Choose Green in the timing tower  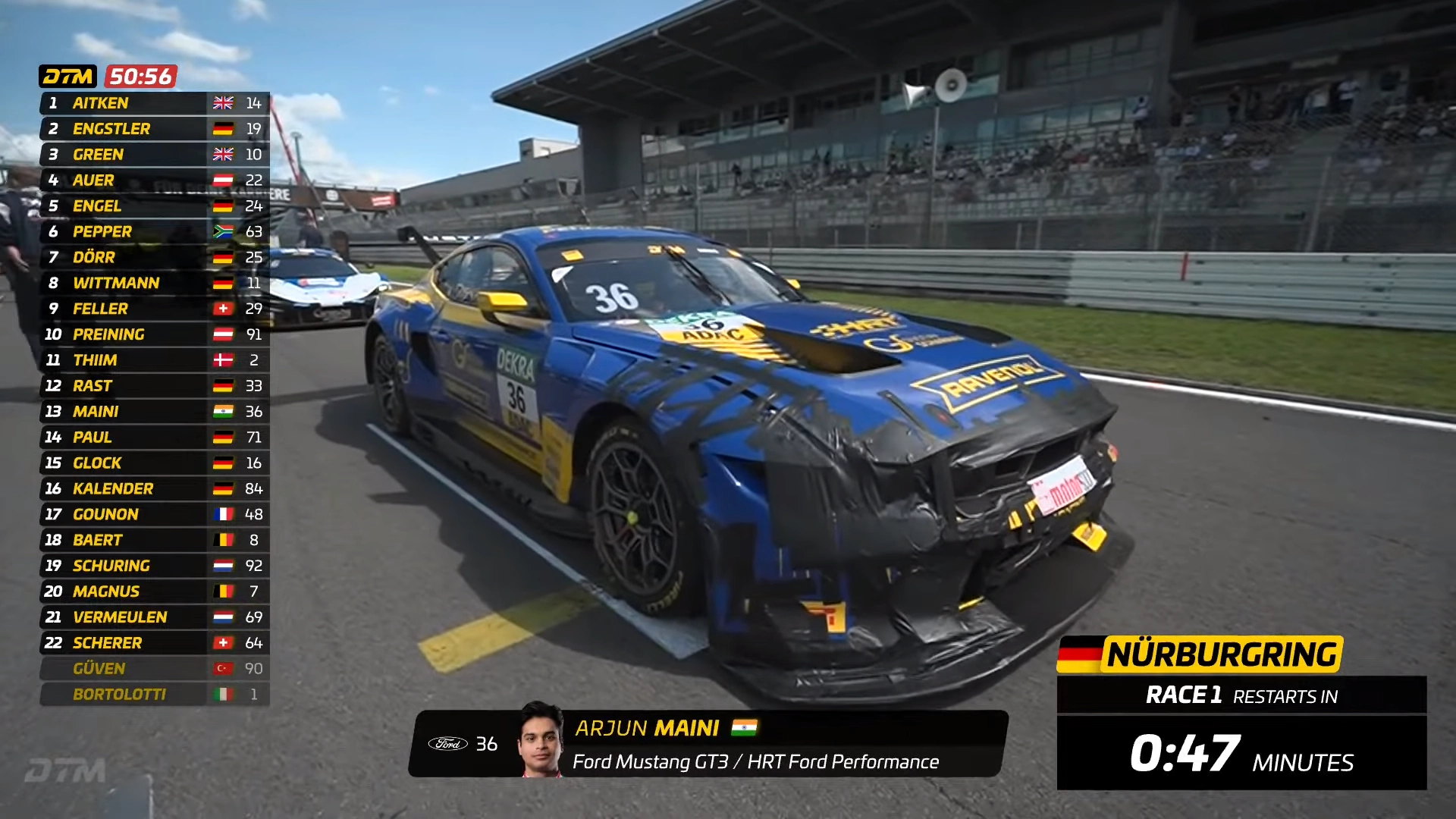click(154, 155)
